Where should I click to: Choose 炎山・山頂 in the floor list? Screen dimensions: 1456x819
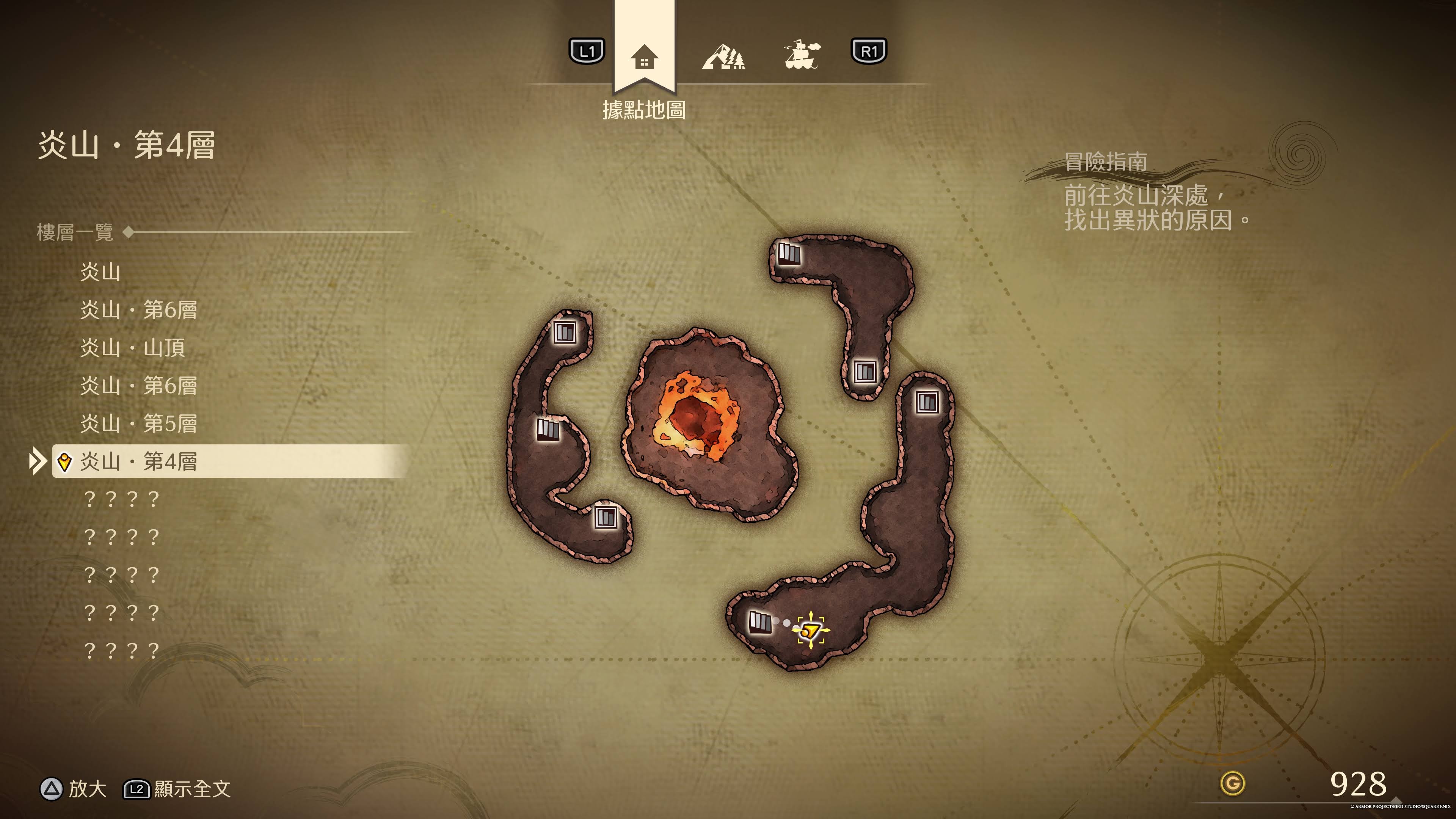tap(133, 348)
